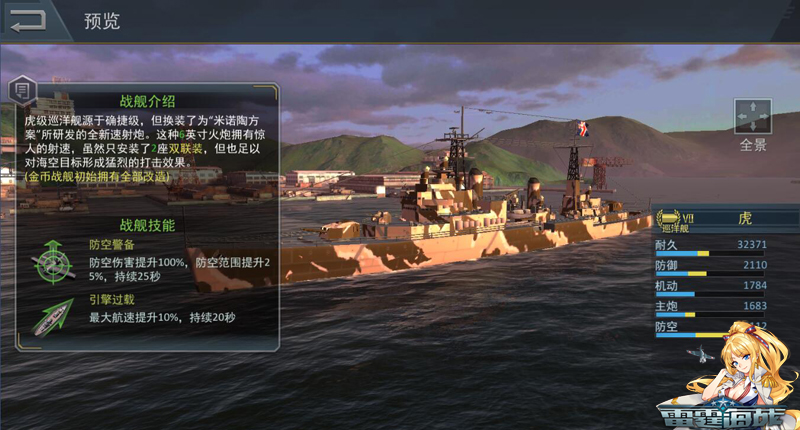Collapse the ship introduction panel icon

point(22,91)
